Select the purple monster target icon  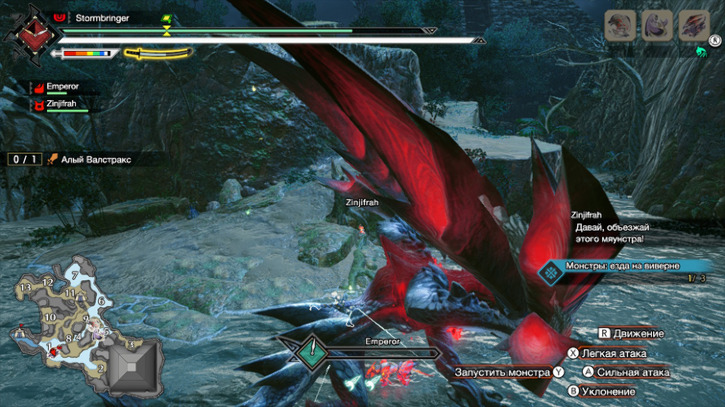coord(657,24)
